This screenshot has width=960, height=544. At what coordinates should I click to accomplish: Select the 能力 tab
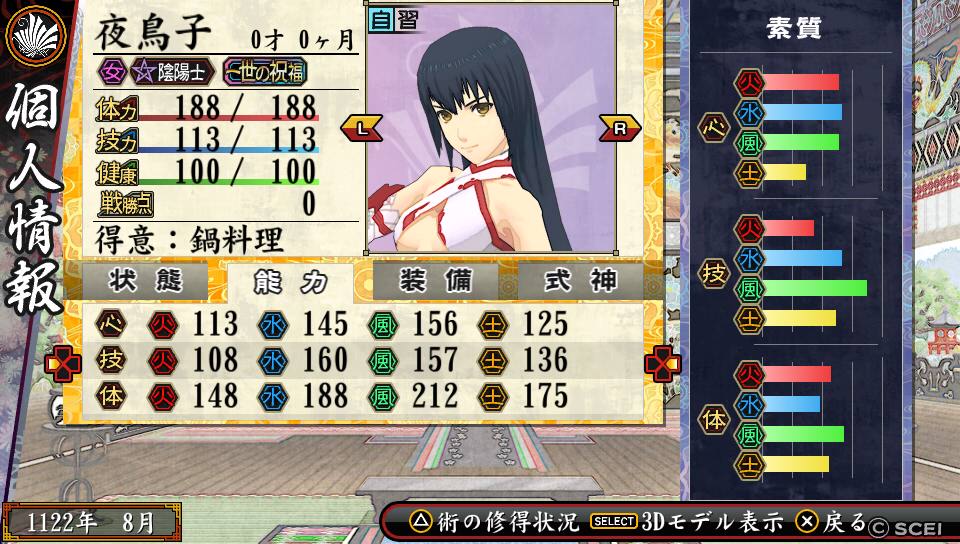290,282
